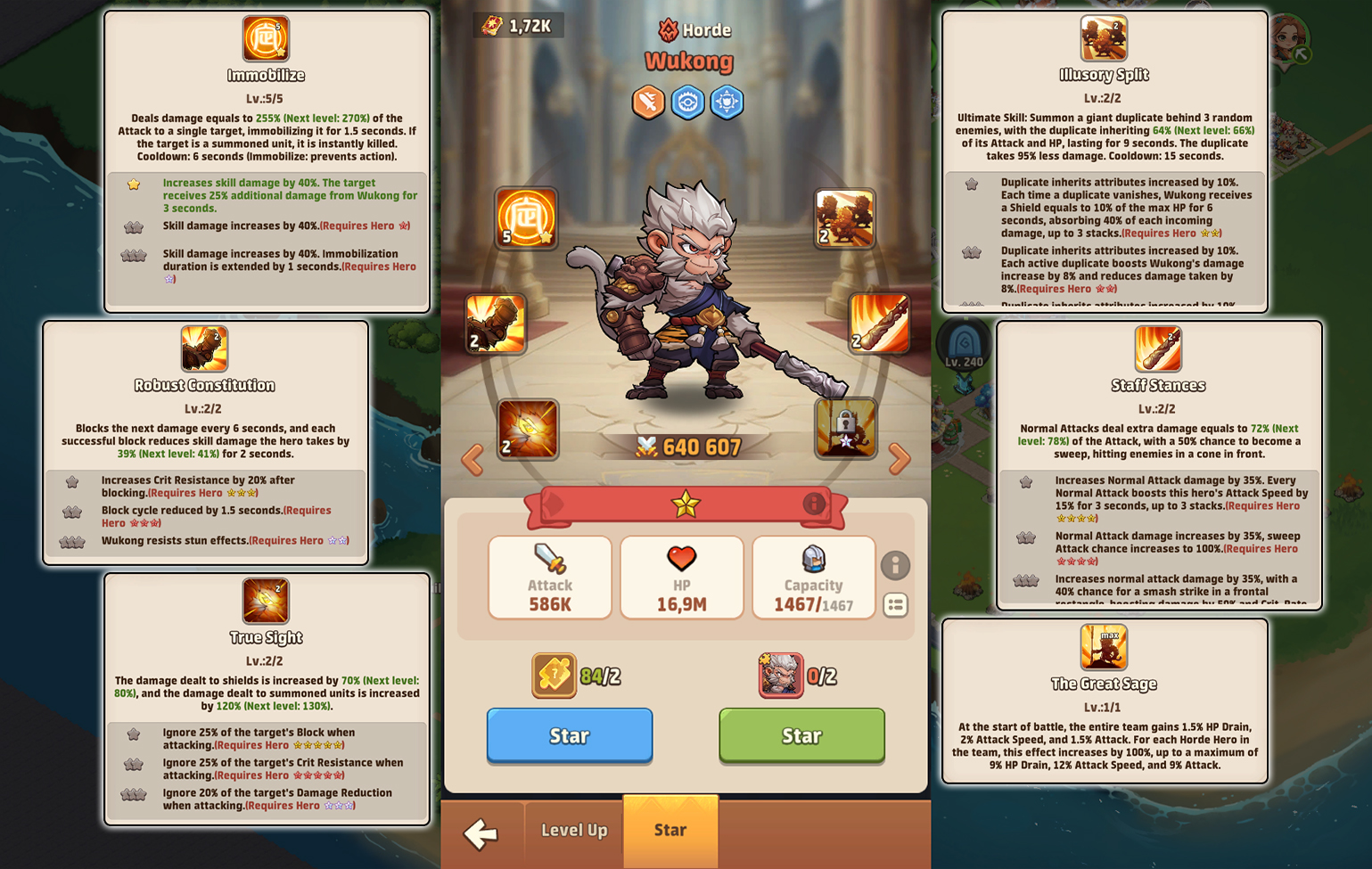Click the locked skill slot with padlock
Screen dimensions: 1372x869
pyautogui.click(x=845, y=429)
